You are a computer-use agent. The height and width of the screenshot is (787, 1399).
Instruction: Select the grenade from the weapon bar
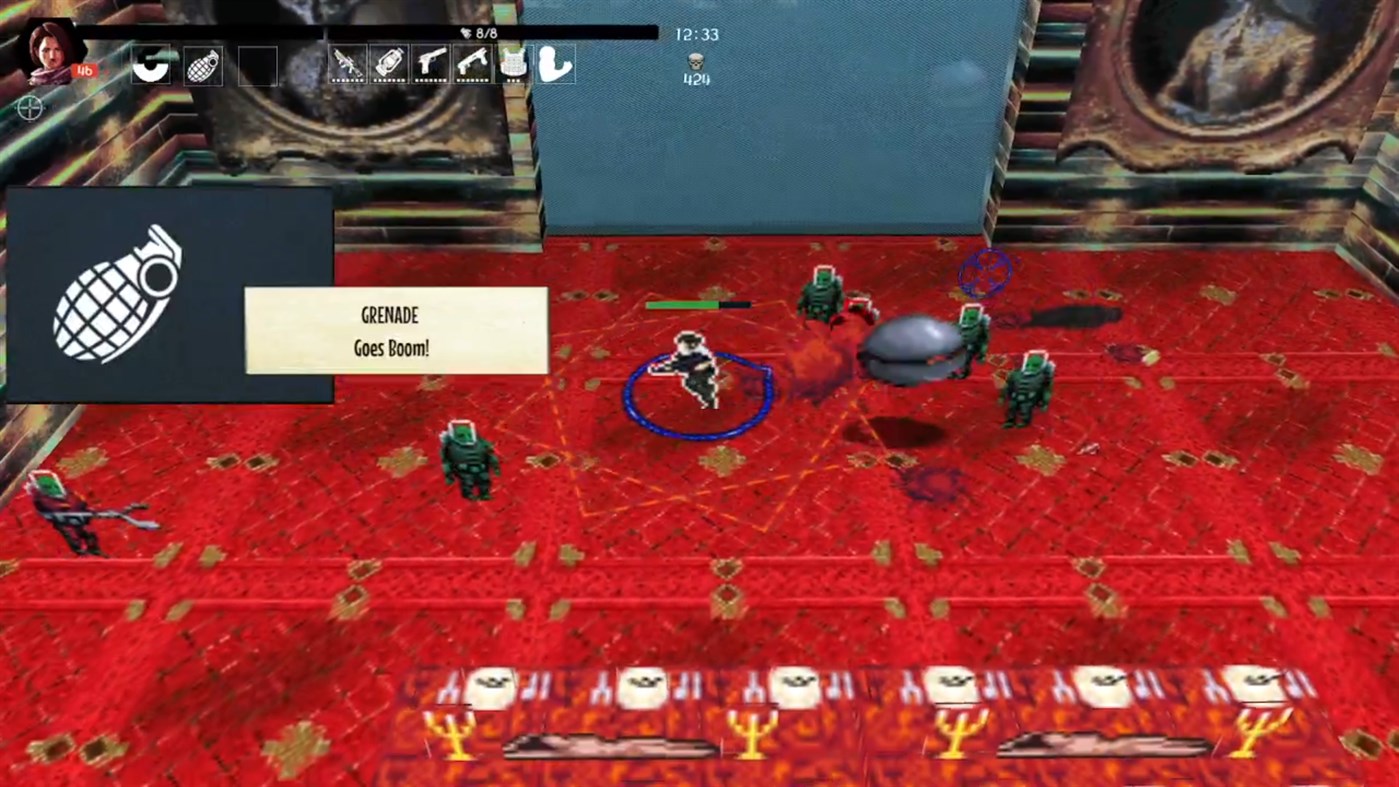[x=203, y=64]
